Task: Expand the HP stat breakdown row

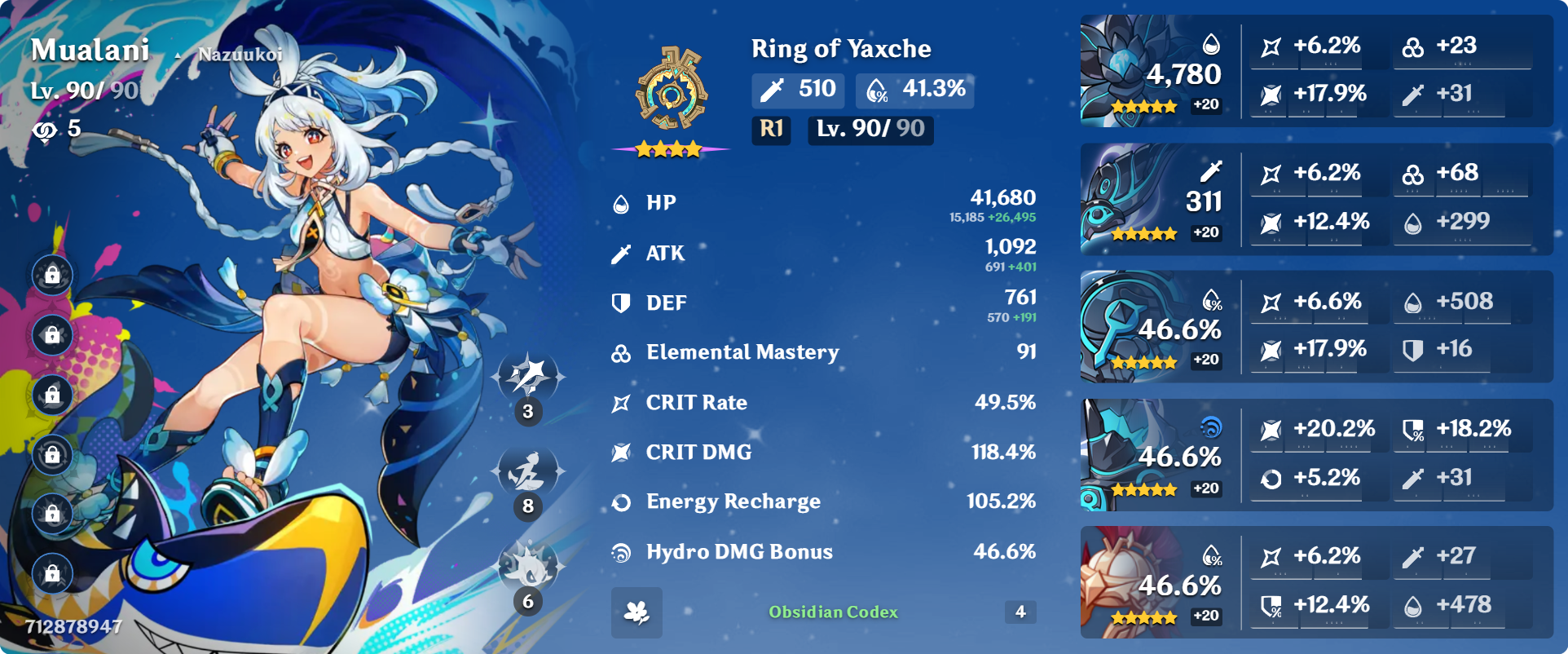Action: click(815, 204)
